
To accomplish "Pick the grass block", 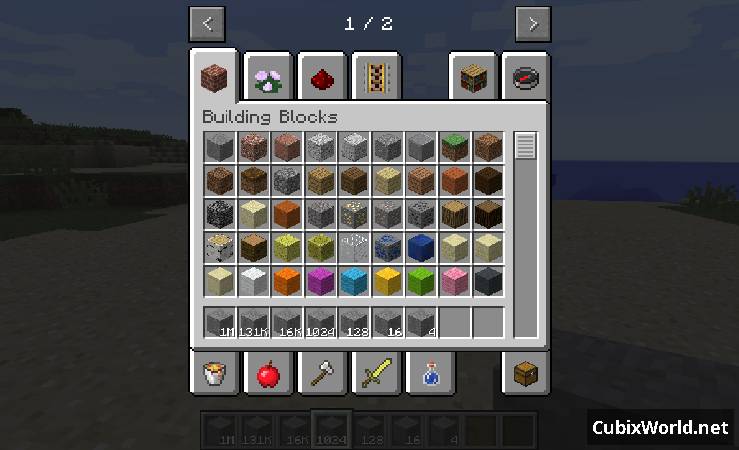I will pos(455,148).
